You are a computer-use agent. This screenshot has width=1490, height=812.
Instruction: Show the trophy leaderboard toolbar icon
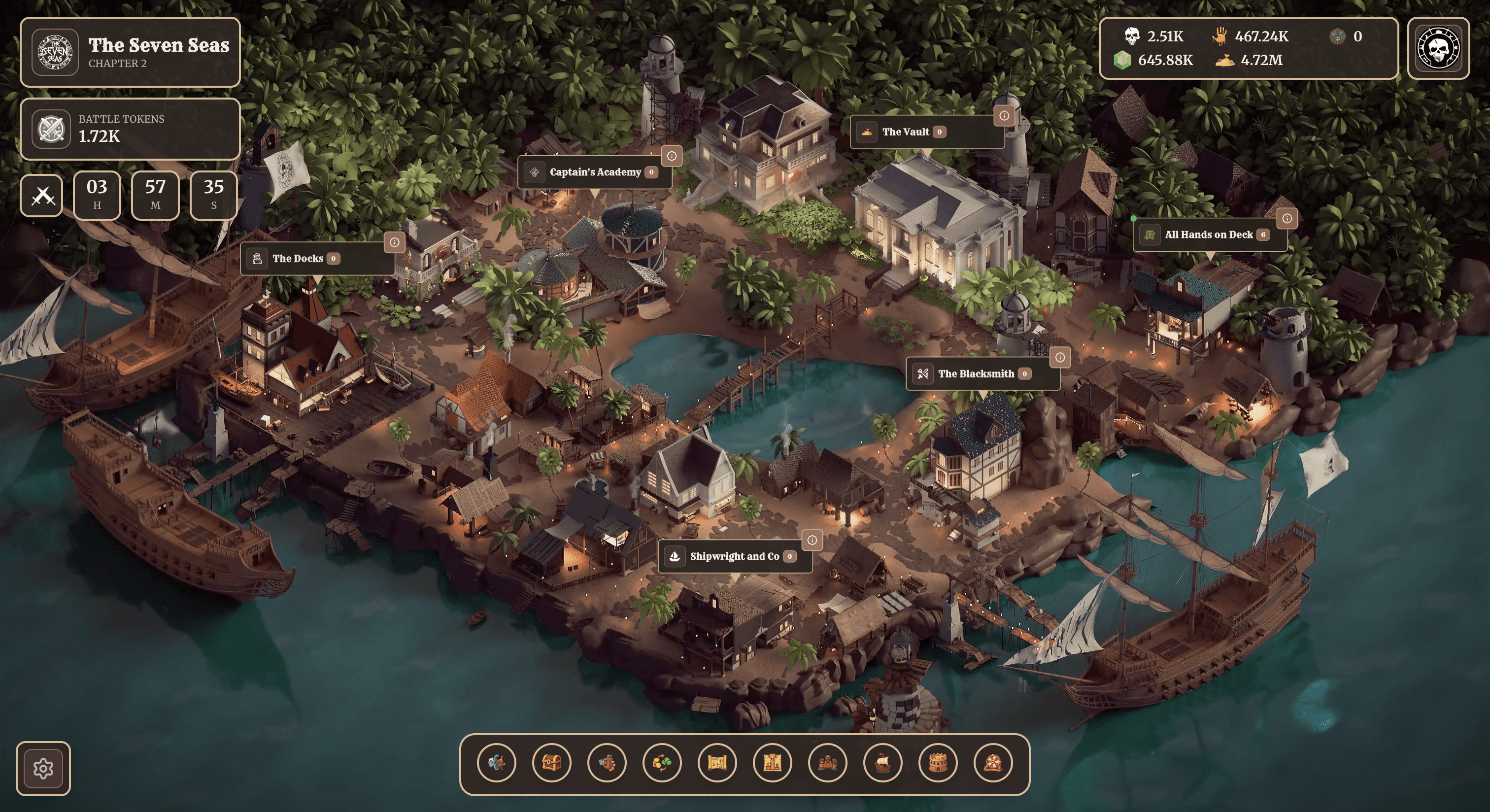(772, 763)
